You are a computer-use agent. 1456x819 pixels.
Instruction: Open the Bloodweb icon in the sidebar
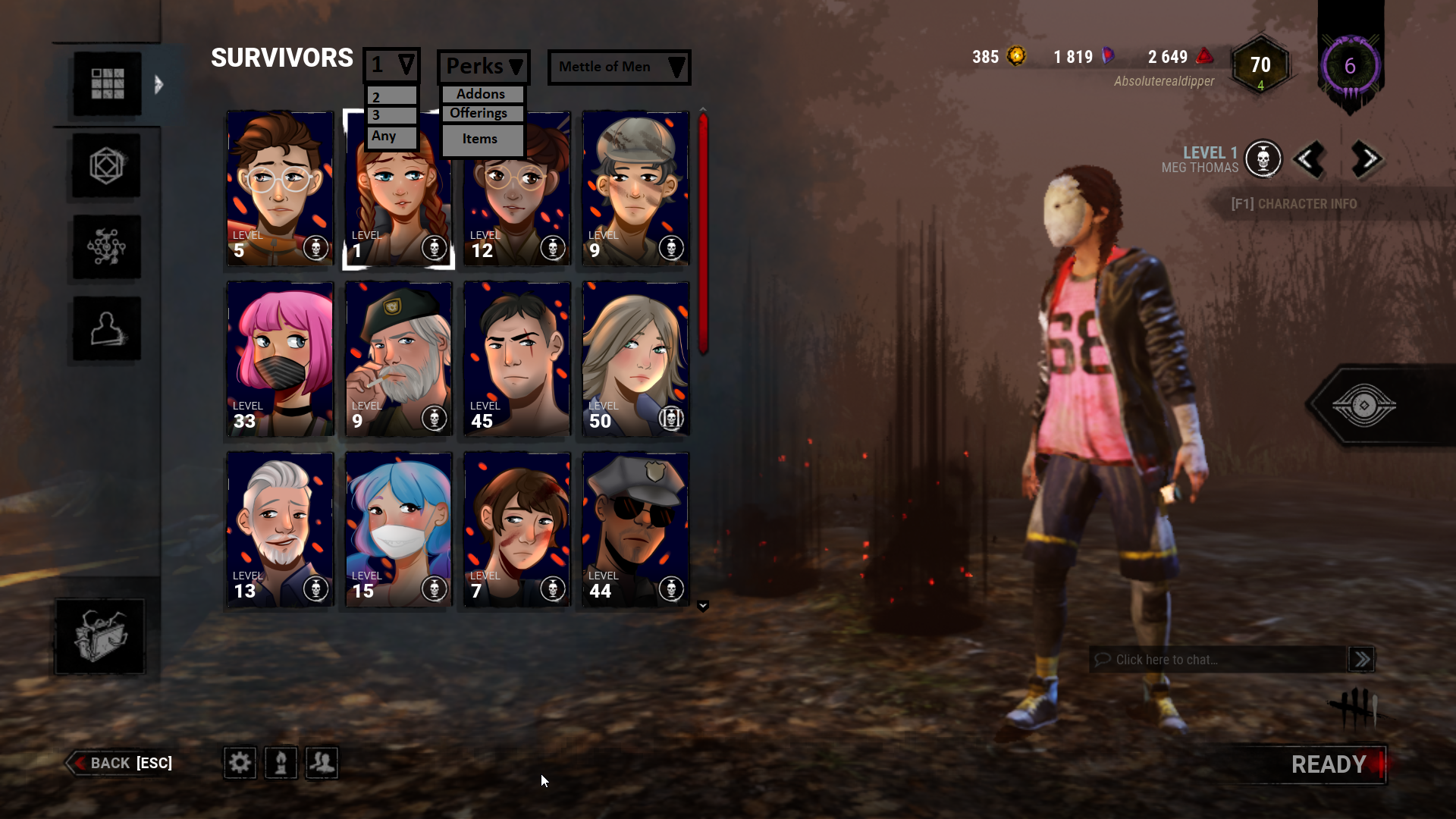pyautogui.click(x=107, y=246)
